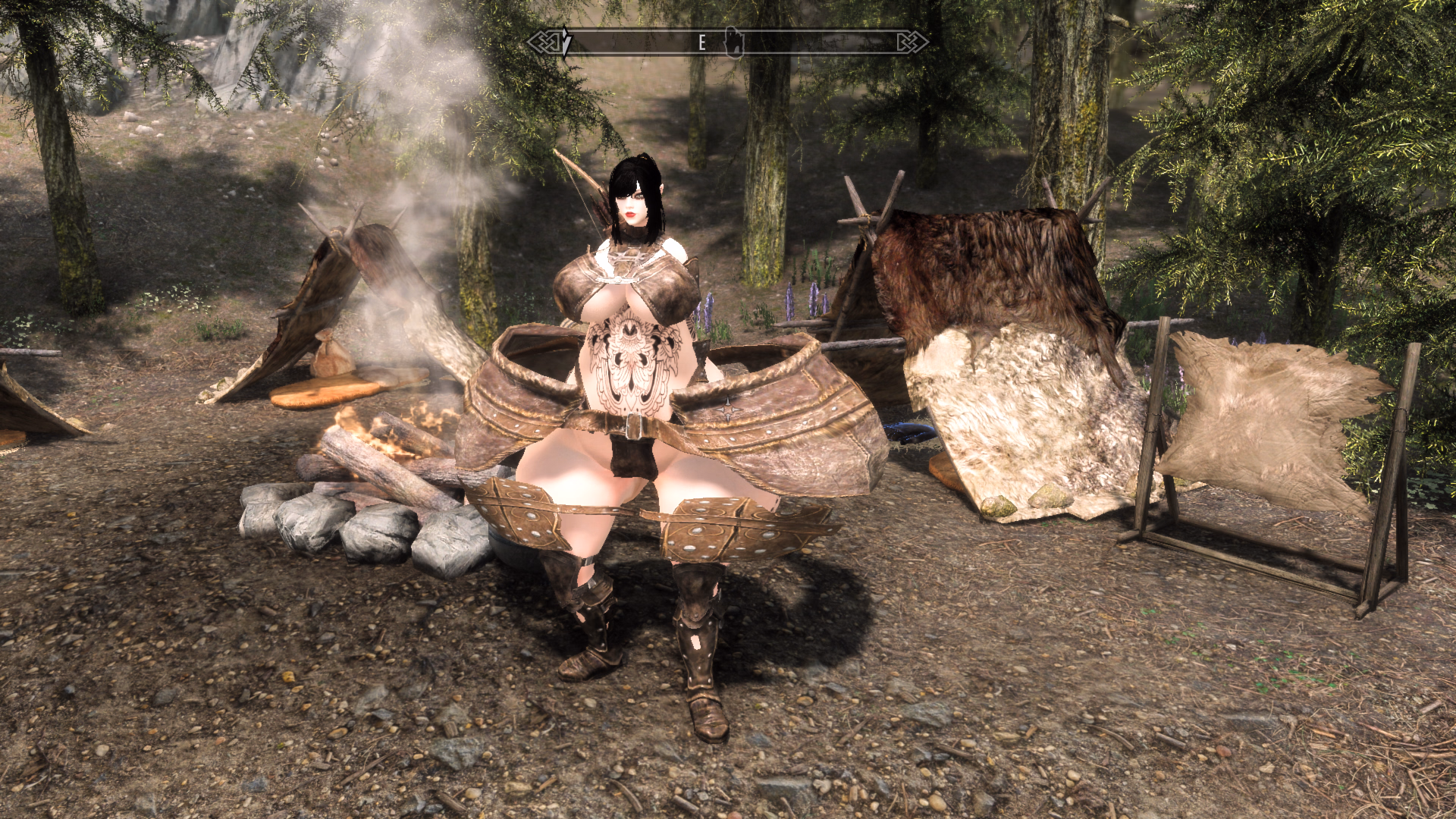
Task: Click the ruined fort marker on the compass
Action: 733,42
